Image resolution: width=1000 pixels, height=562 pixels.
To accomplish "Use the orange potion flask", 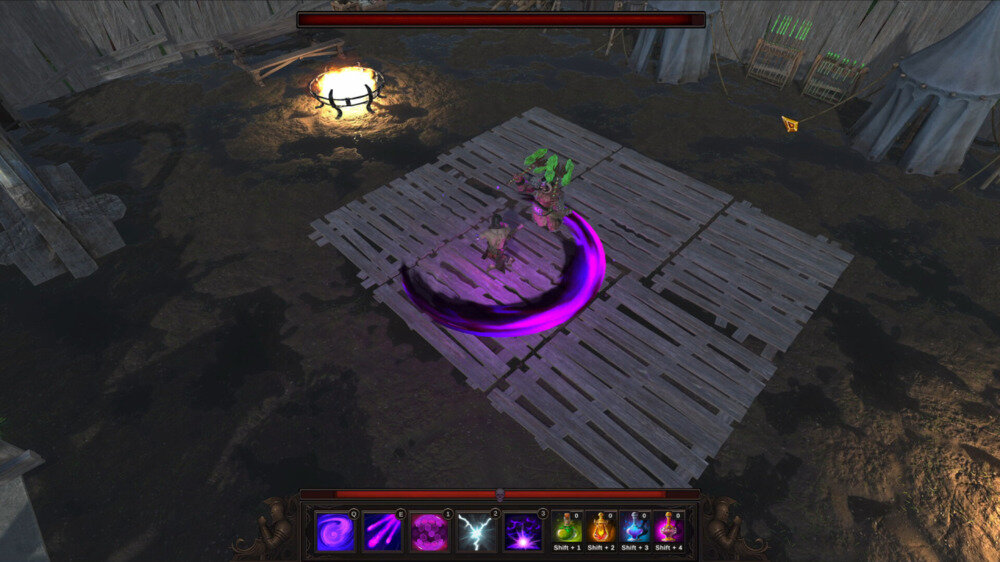I will 601,527.
